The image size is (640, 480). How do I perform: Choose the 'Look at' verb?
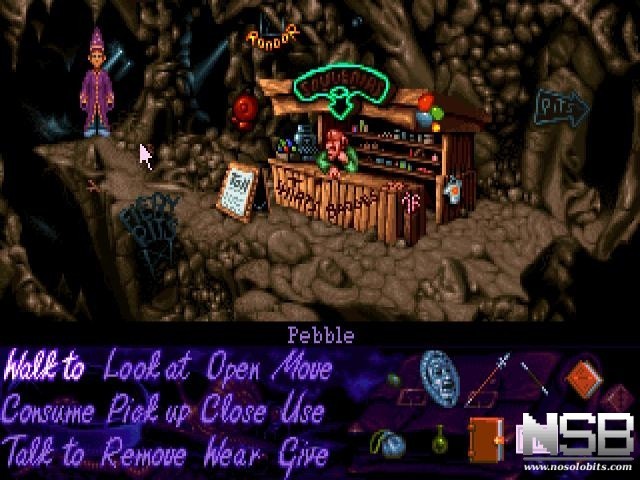point(147,369)
